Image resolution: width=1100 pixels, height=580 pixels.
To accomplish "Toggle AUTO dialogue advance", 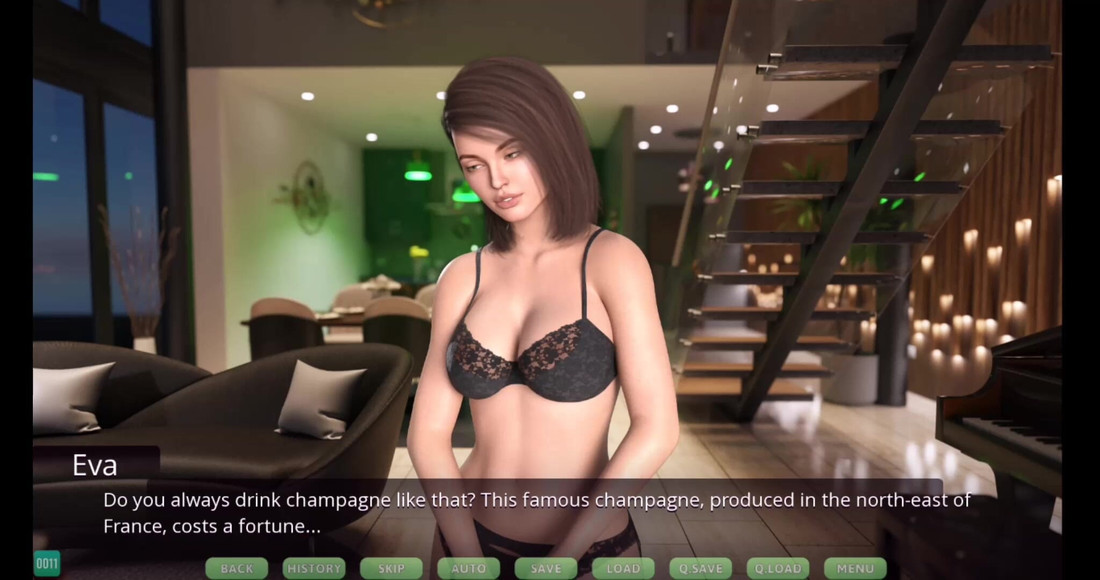I will click(468, 568).
